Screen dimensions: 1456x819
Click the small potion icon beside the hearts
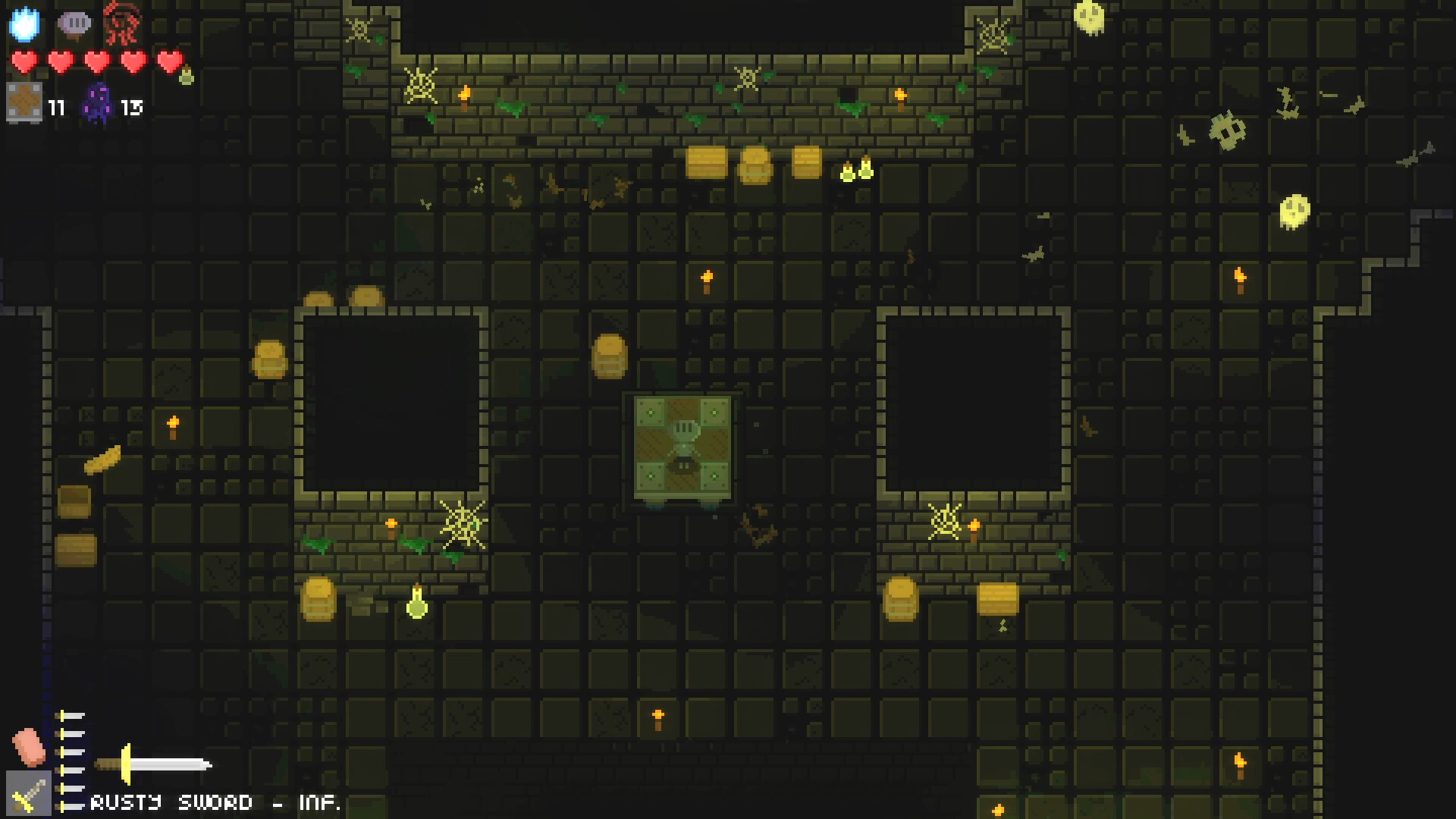click(184, 76)
